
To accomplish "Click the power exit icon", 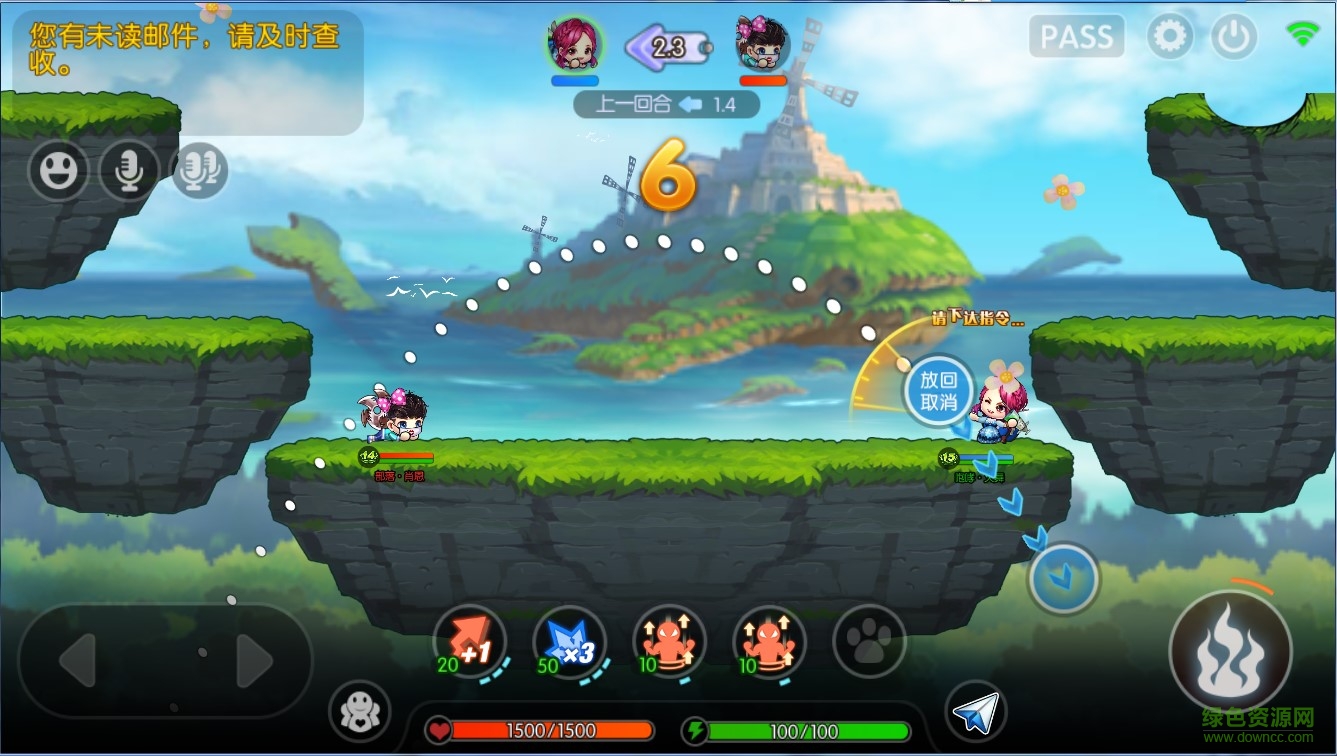I will pyautogui.click(x=1234, y=36).
